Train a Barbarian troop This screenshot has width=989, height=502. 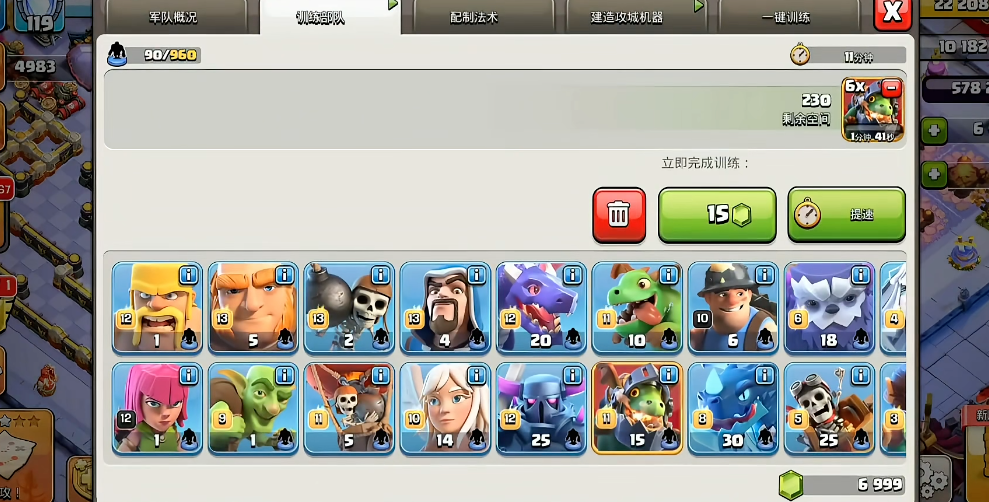pyautogui.click(x=157, y=308)
